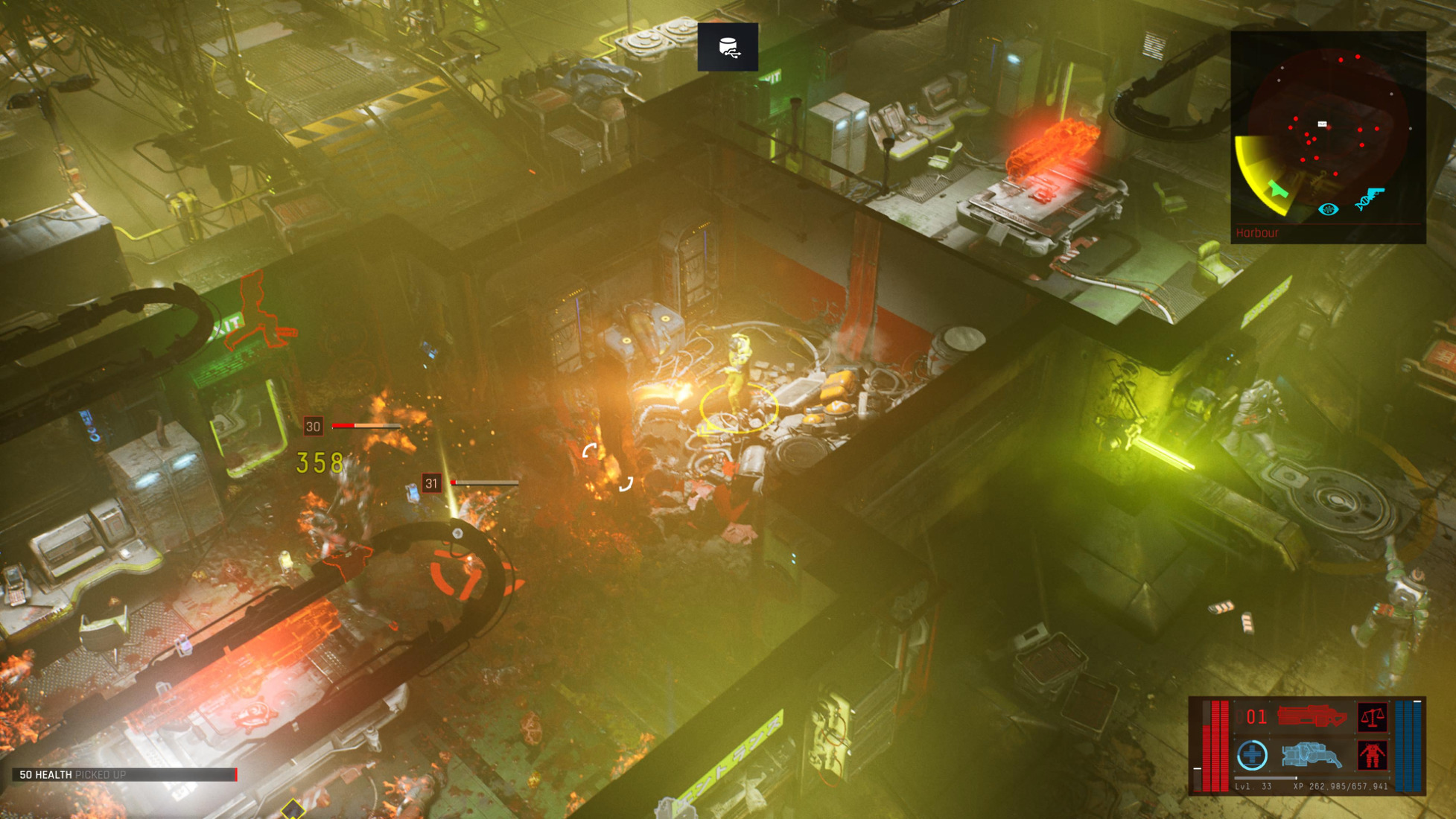Viewport: 1456px width, 819px height.
Task: Select the green objective marker on radar
Action: coord(1278,190)
